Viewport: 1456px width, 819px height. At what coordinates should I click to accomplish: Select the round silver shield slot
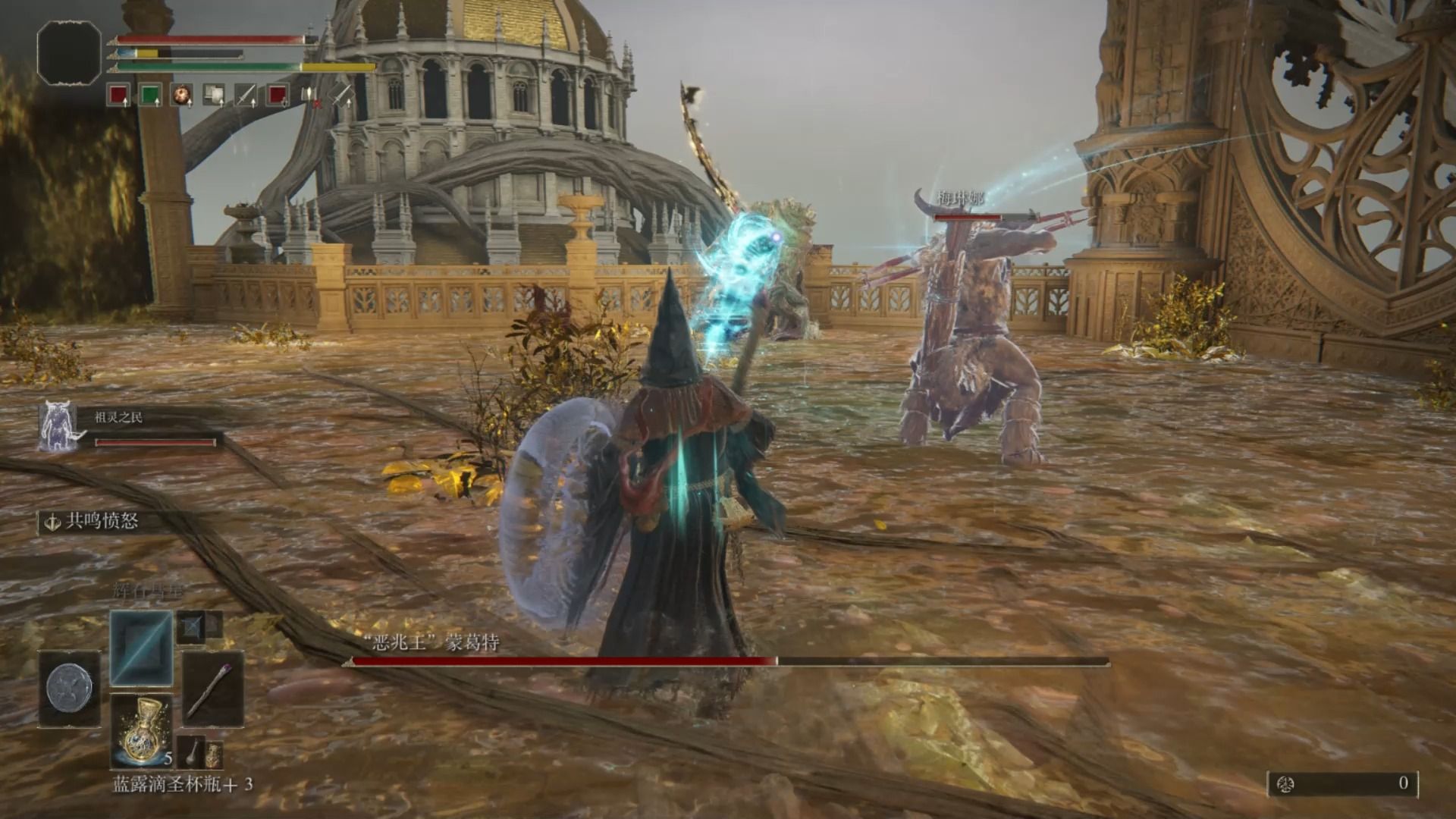click(x=69, y=688)
